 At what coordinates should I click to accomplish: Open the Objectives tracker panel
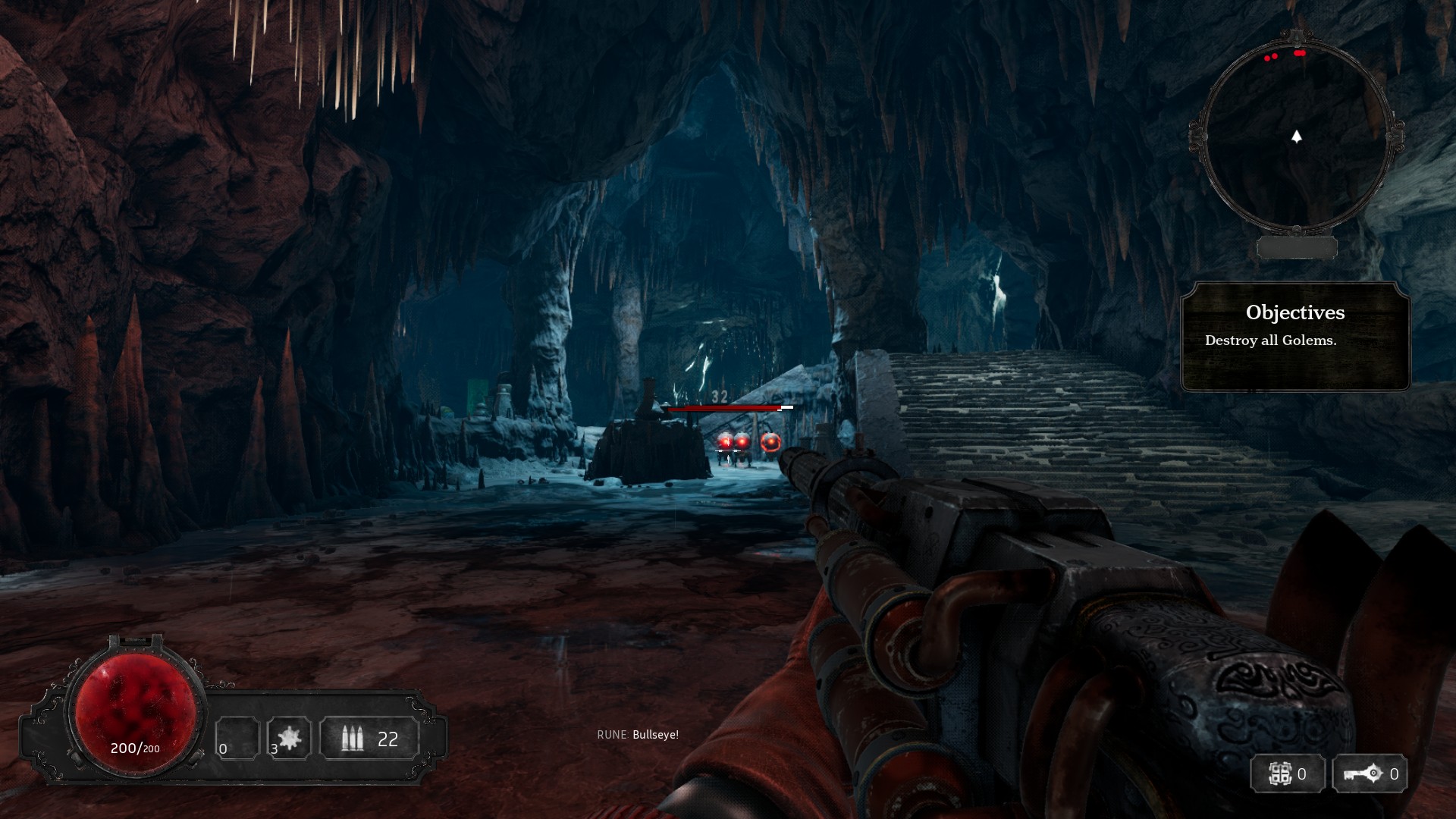pos(1294,336)
